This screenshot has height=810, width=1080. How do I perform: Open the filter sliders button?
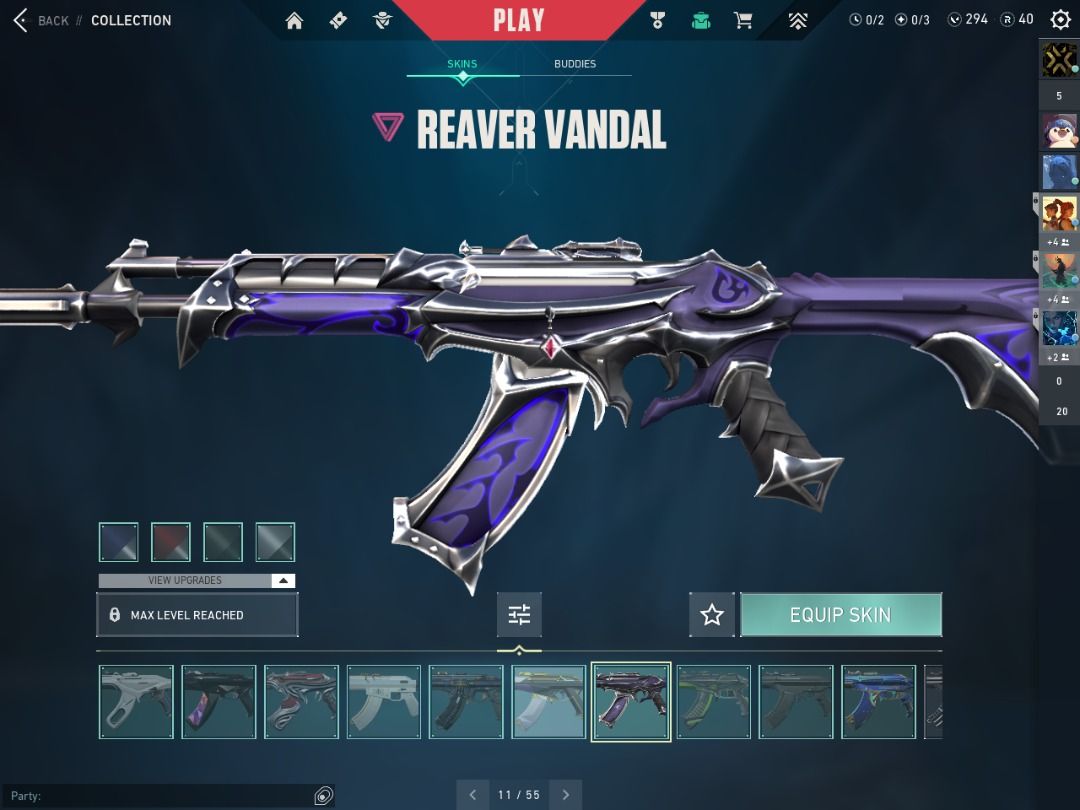tap(519, 615)
